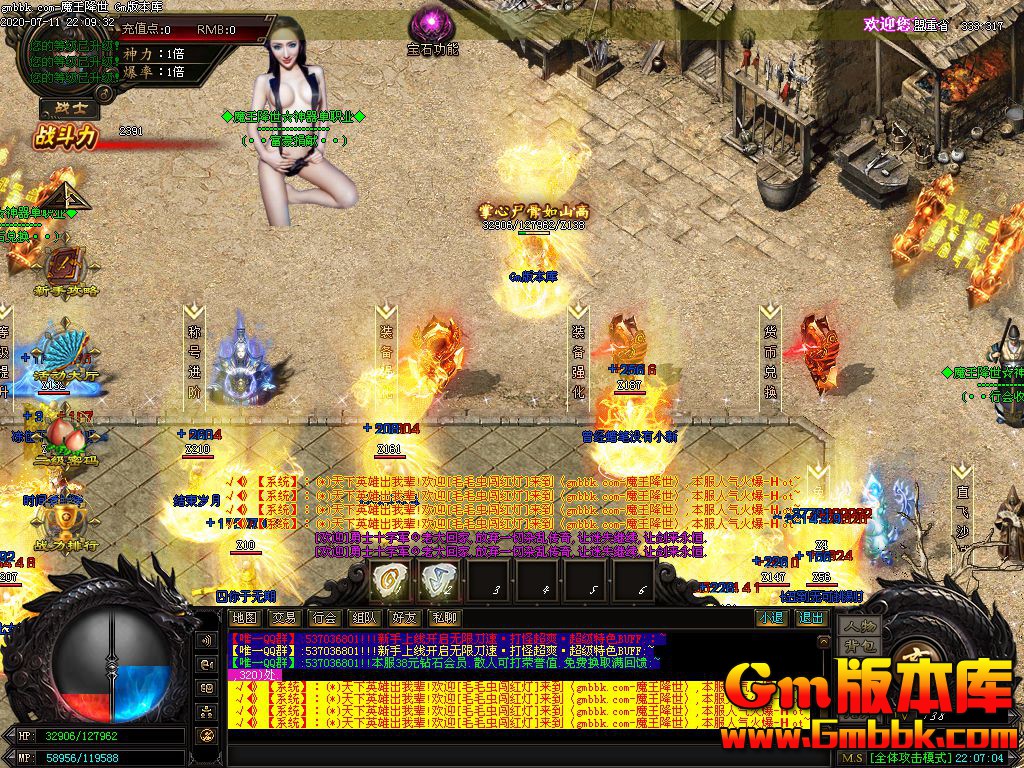Open the 人物 character panel
The width and height of the screenshot is (1024, 768).
coord(859,626)
